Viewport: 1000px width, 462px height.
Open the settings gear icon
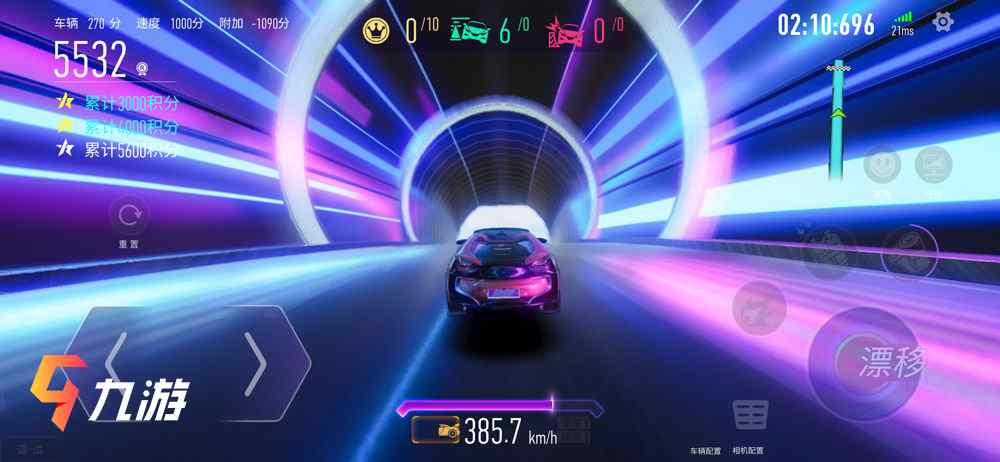tap(942, 22)
